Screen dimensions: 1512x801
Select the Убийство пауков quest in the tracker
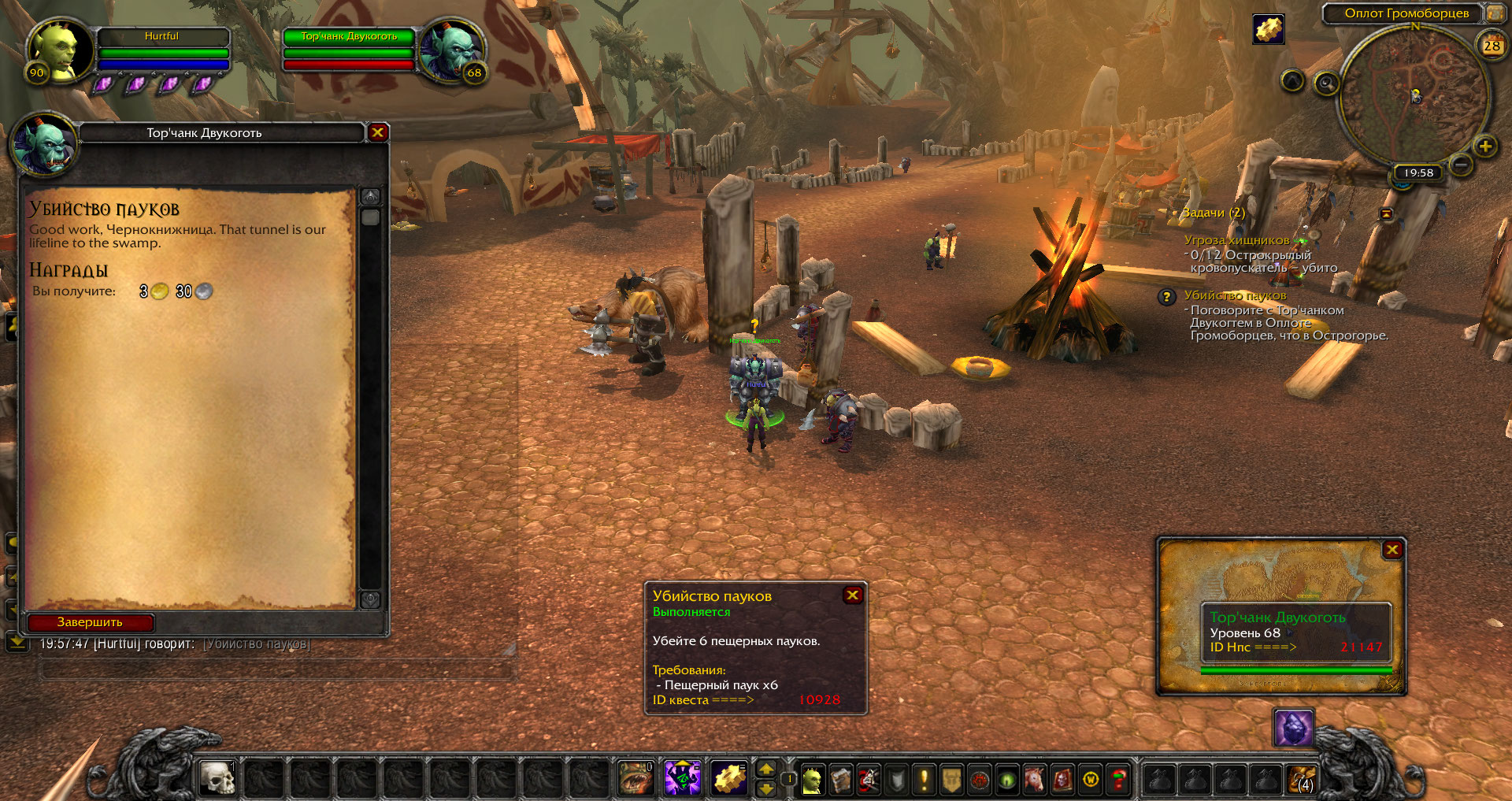coord(1235,295)
